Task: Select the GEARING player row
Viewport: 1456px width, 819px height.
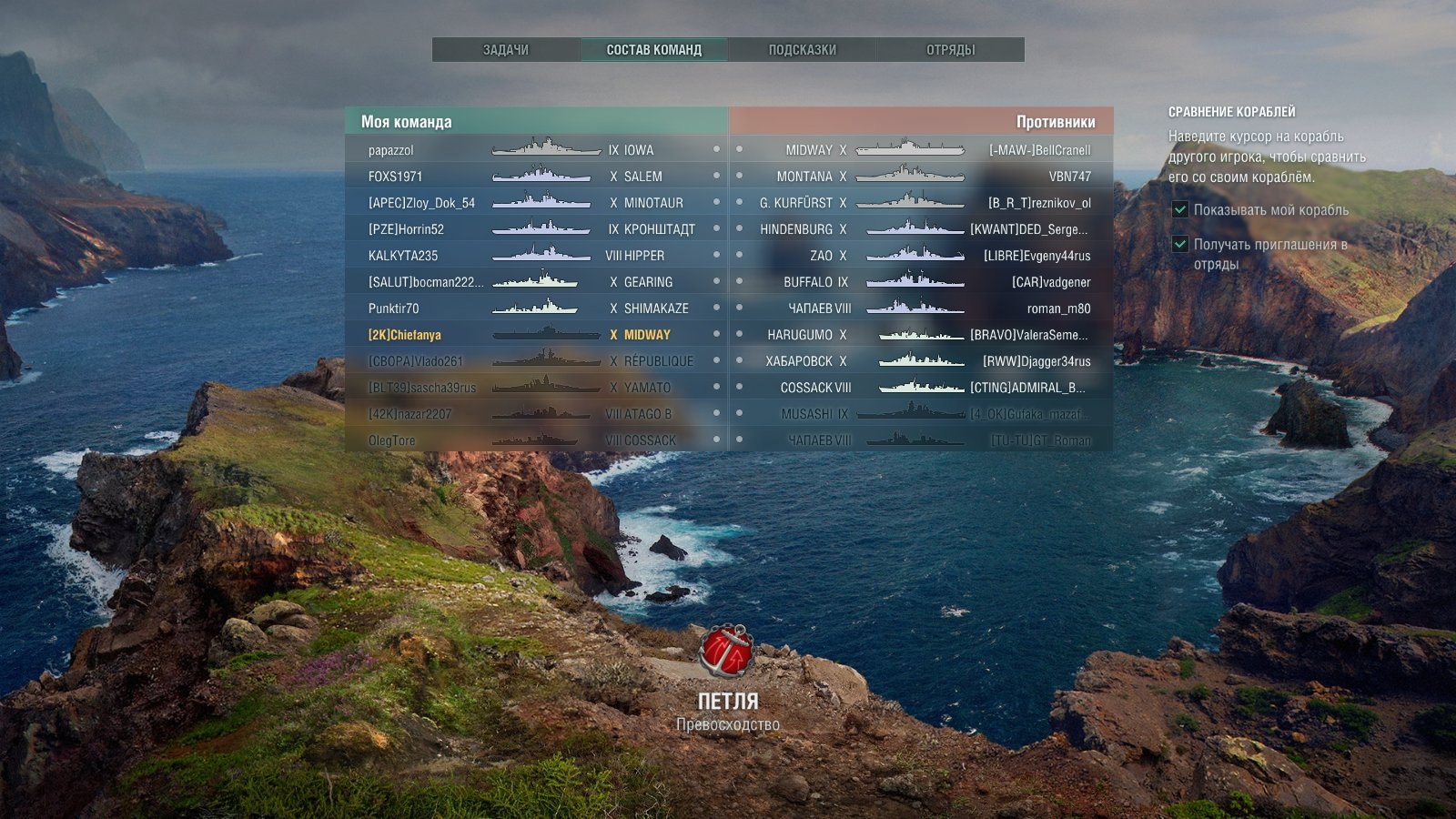Action: click(536, 282)
